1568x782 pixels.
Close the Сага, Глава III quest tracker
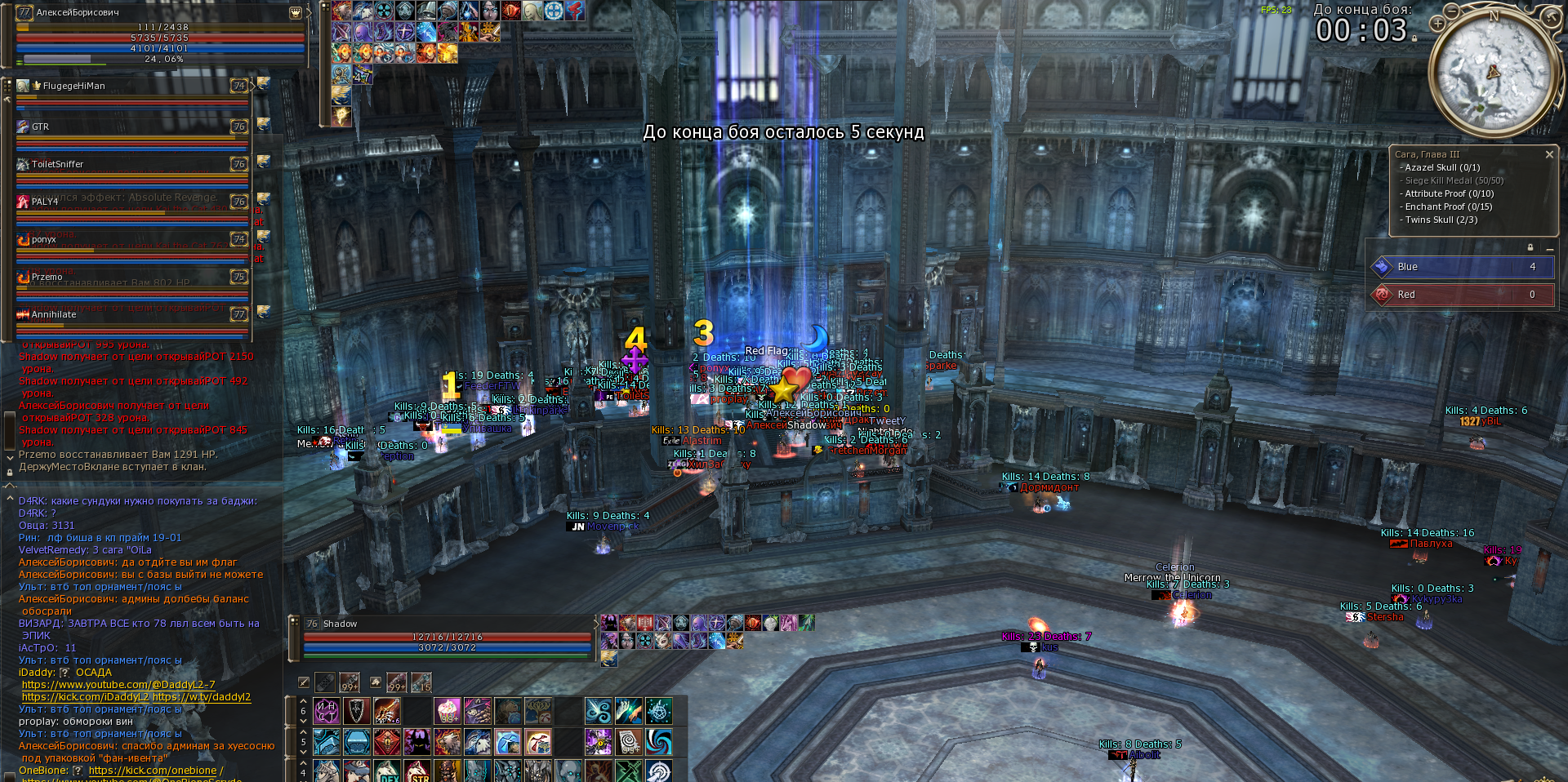(1549, 154)
